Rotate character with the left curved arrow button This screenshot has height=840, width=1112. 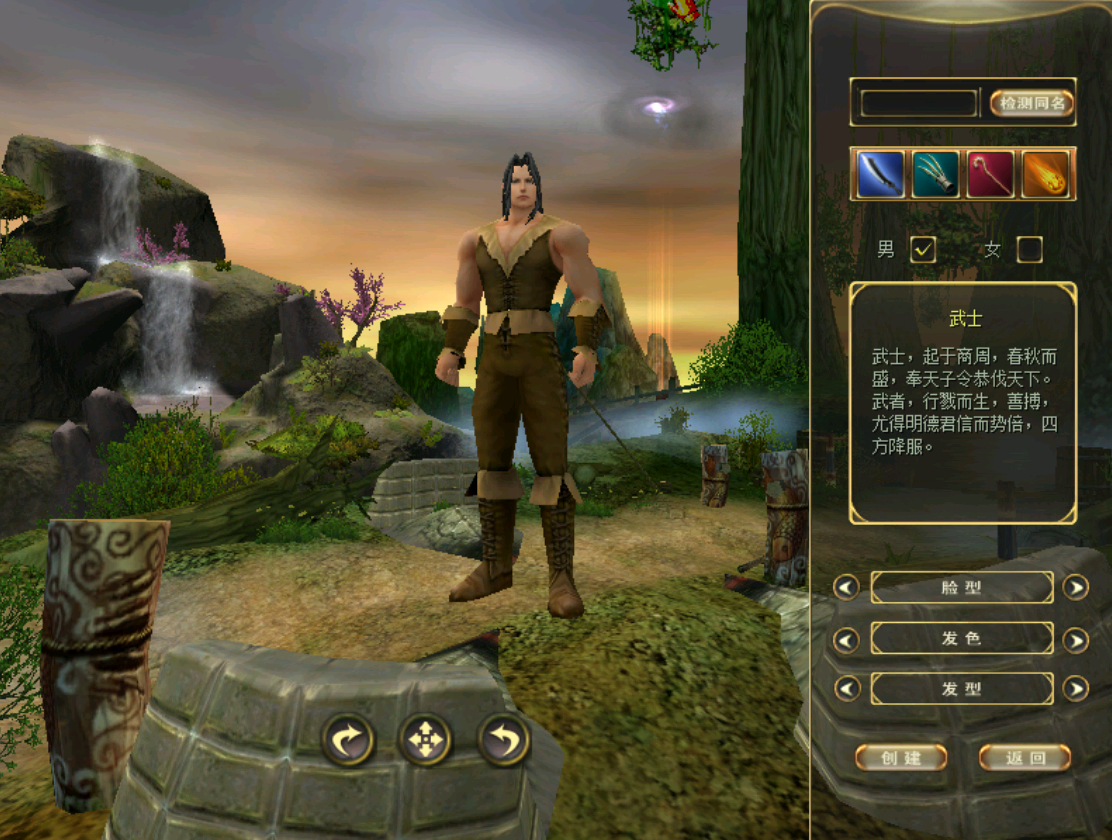[x=504, y=740]
